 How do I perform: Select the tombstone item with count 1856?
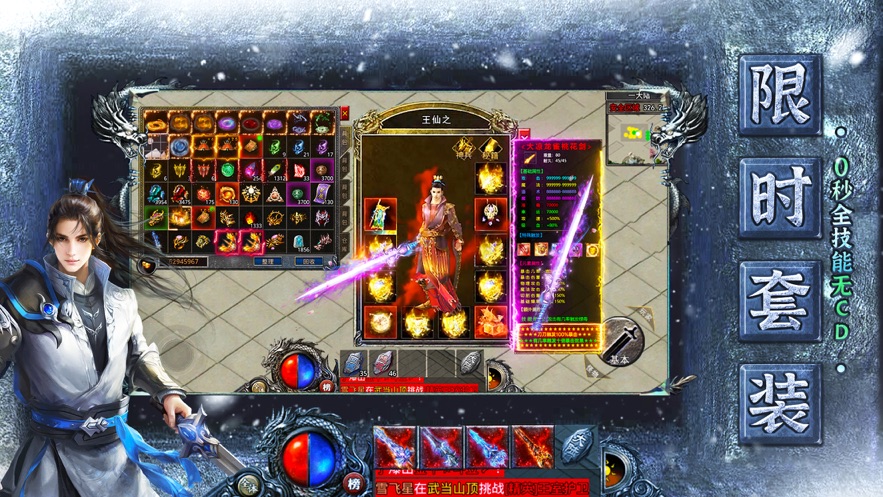click(298, 242)
